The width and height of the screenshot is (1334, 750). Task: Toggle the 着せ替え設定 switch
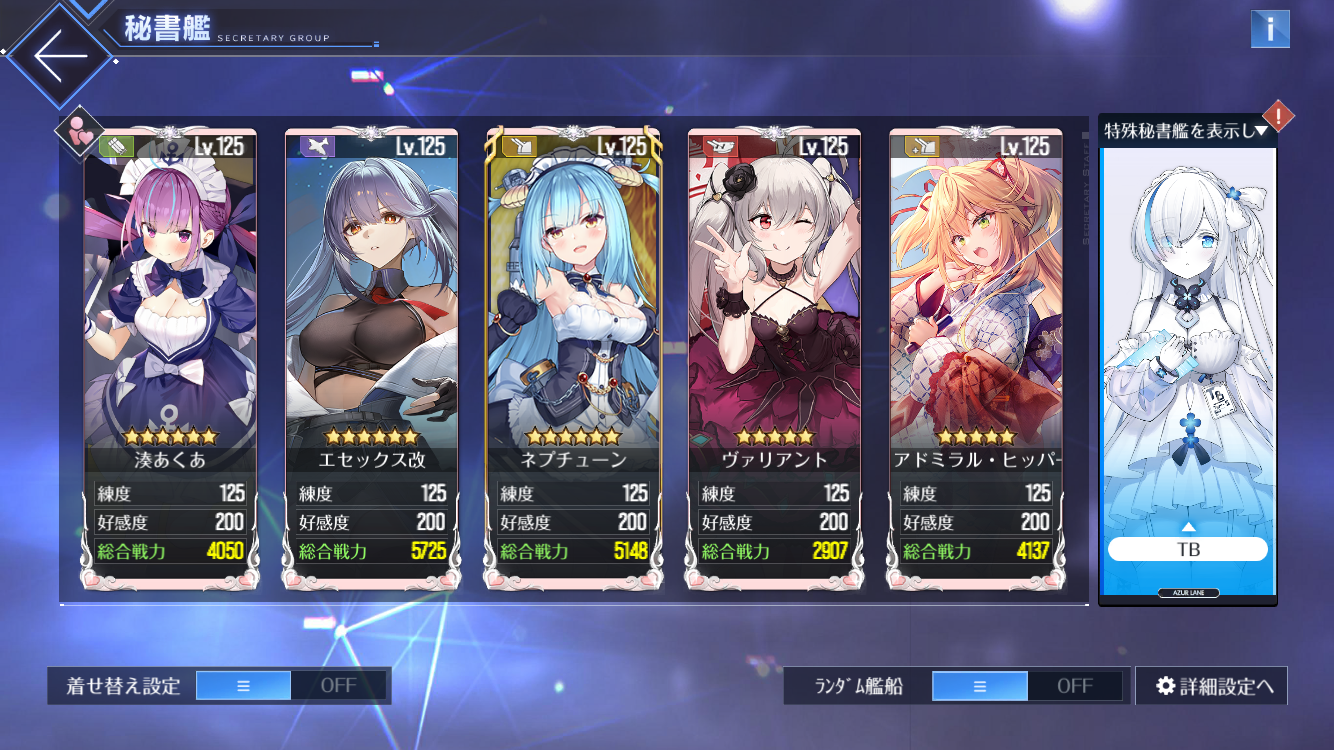coord(290,686)
